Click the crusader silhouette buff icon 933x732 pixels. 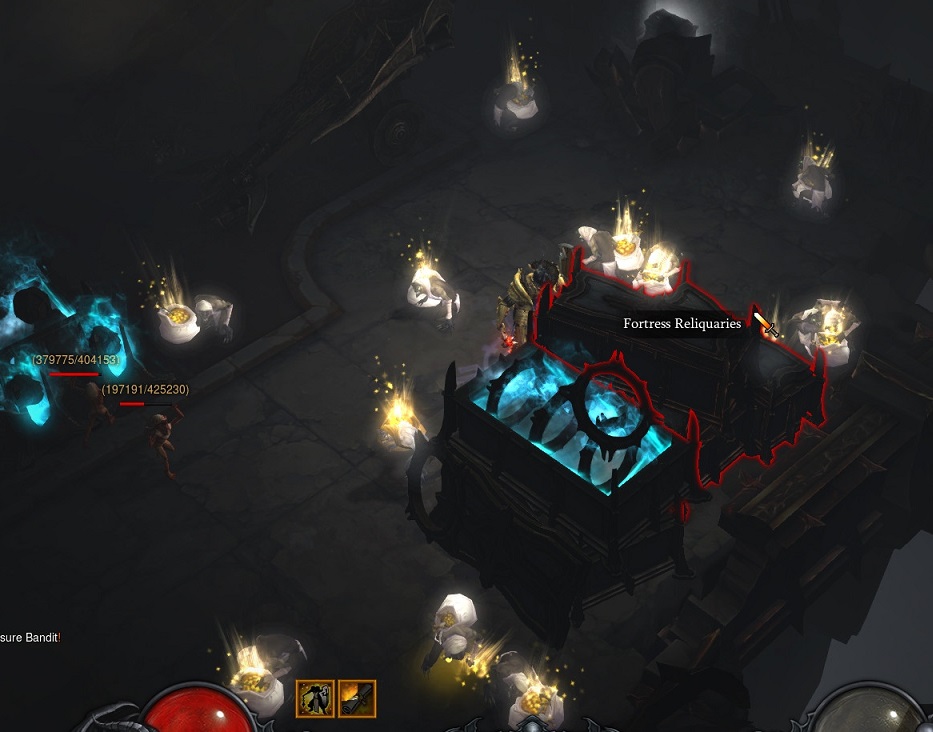[x=315, y=698]
